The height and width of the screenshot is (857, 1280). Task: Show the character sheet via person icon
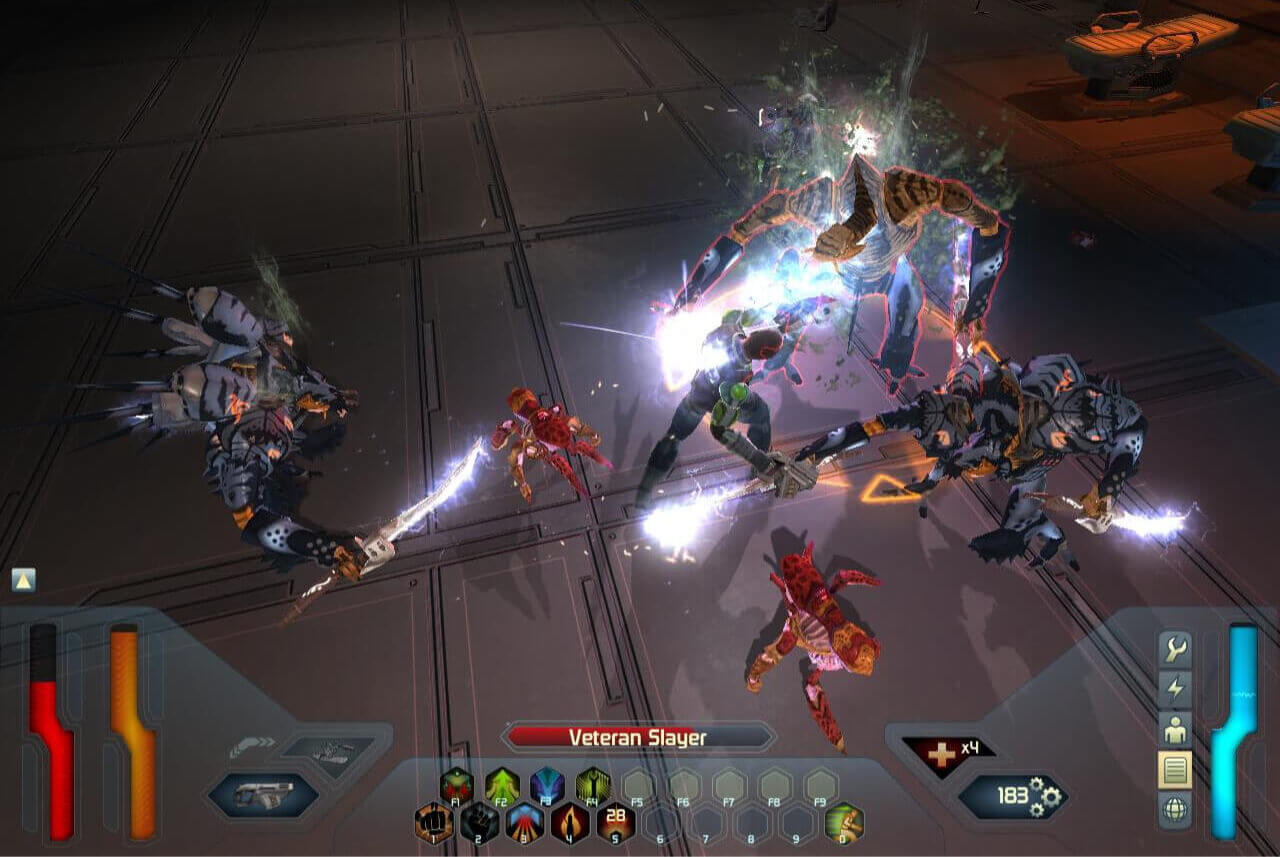[x=1175, y=730]
